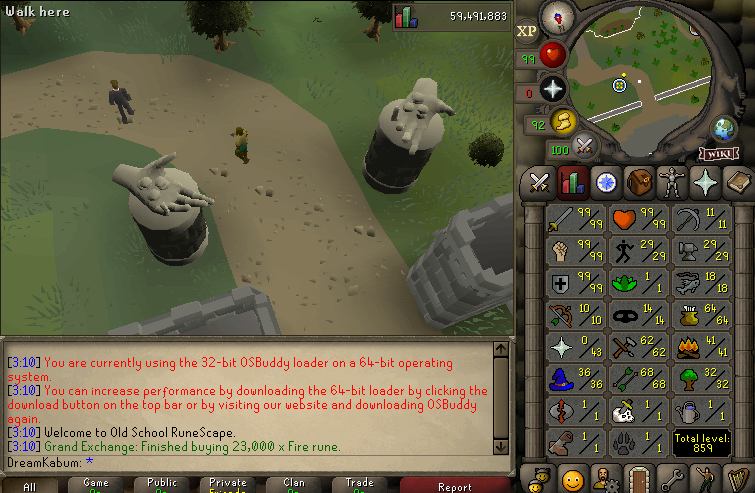Toggle run using the boot energy orb

pos(562,122)
